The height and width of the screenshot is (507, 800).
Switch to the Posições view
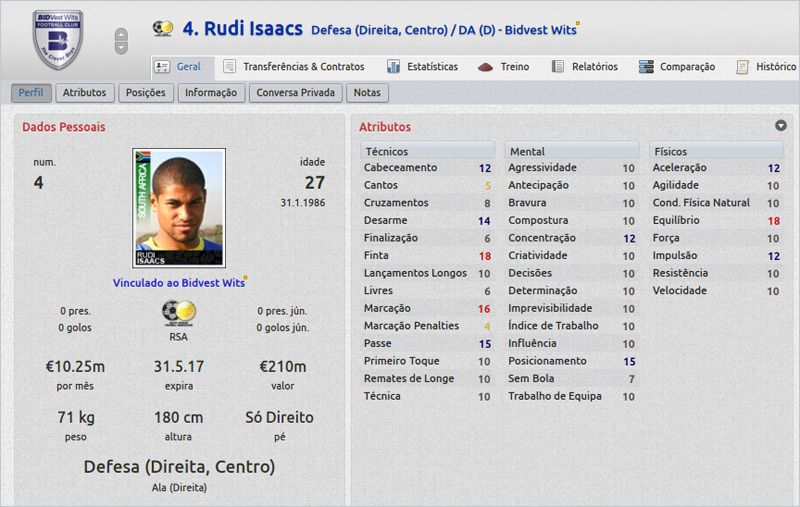tap(146, 93)
